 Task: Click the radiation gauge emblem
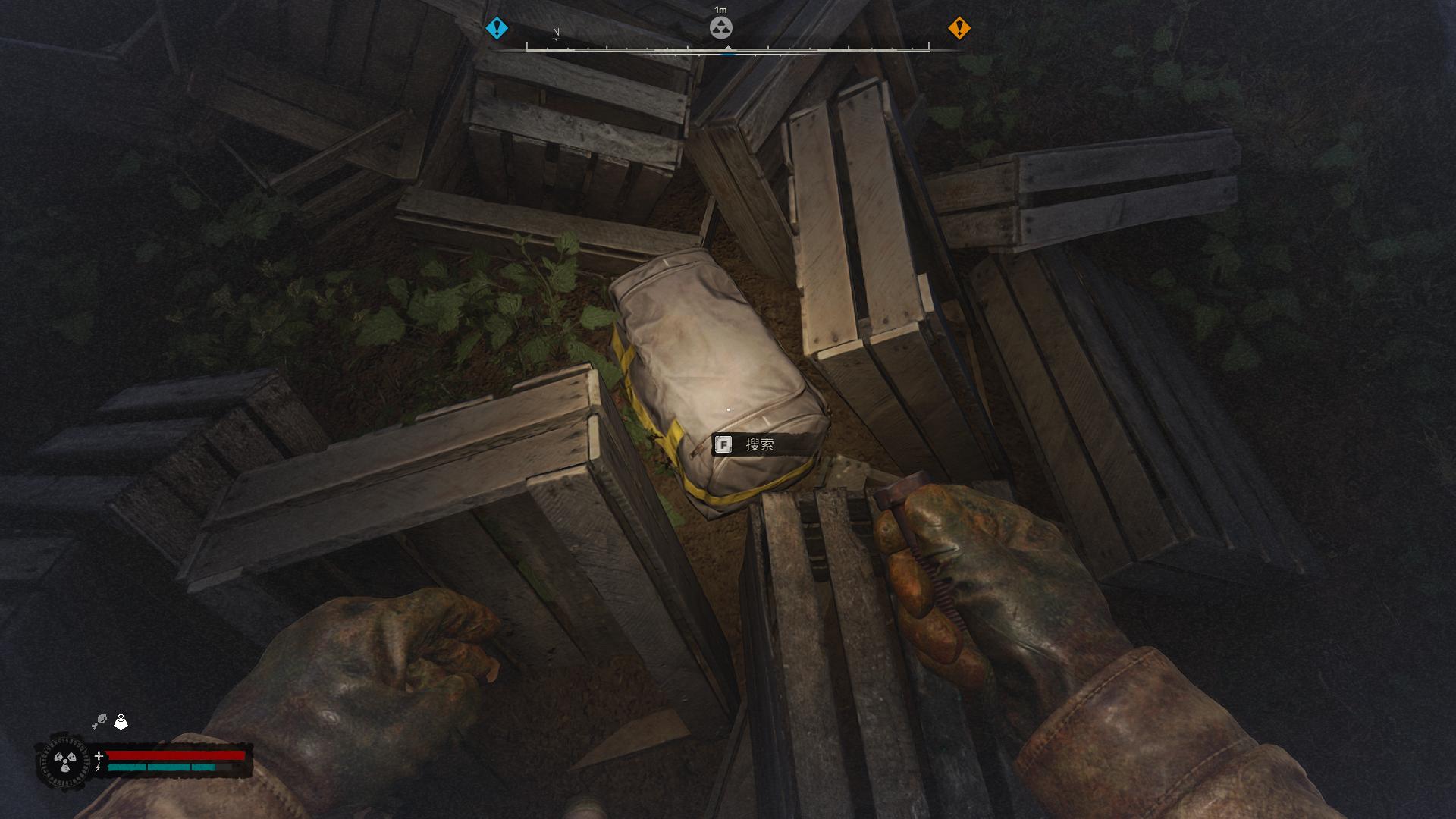tap(65, 761)
